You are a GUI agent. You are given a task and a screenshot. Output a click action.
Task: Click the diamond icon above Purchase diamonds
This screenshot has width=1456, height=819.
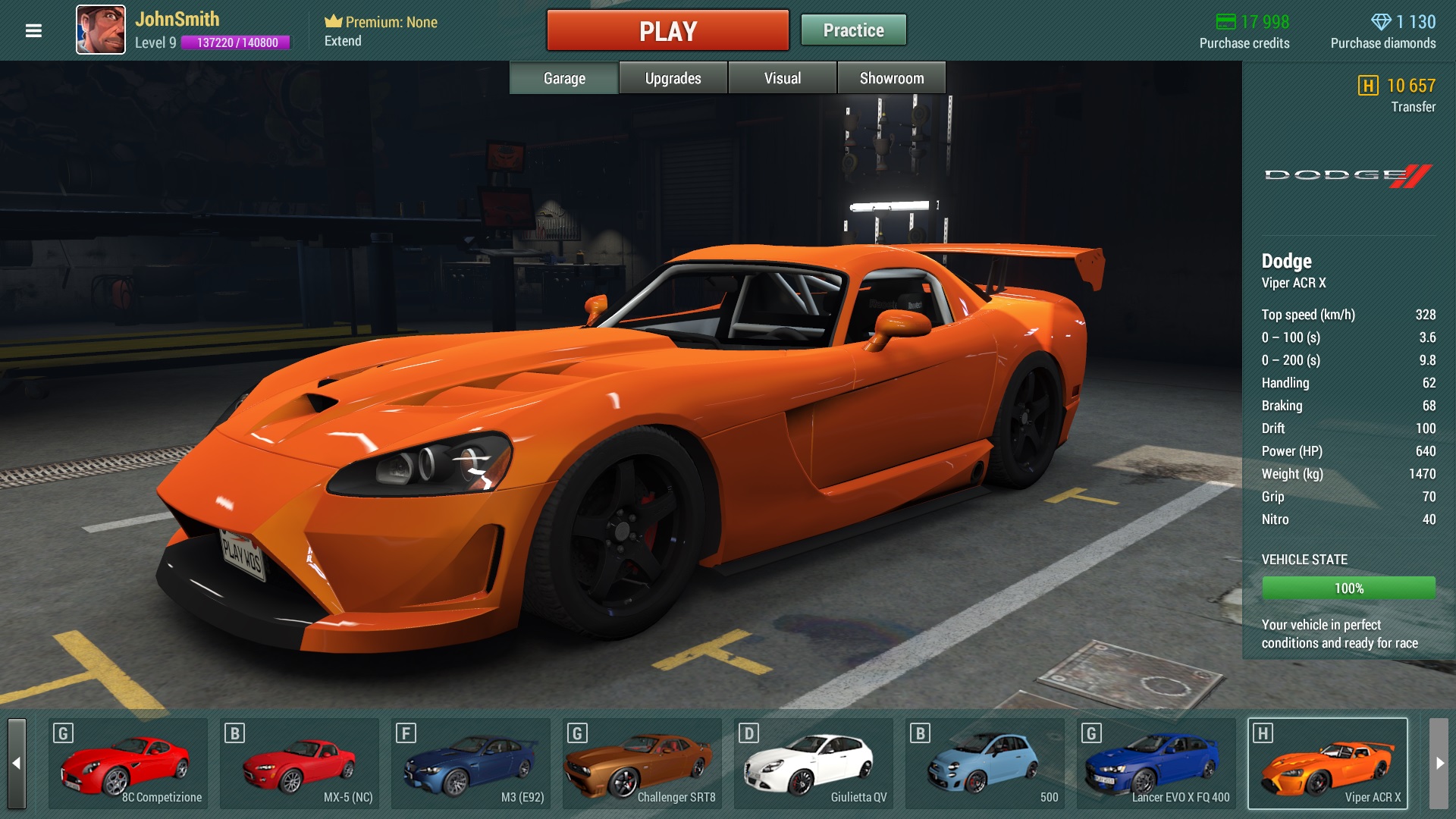click(x=1383, y=22)
